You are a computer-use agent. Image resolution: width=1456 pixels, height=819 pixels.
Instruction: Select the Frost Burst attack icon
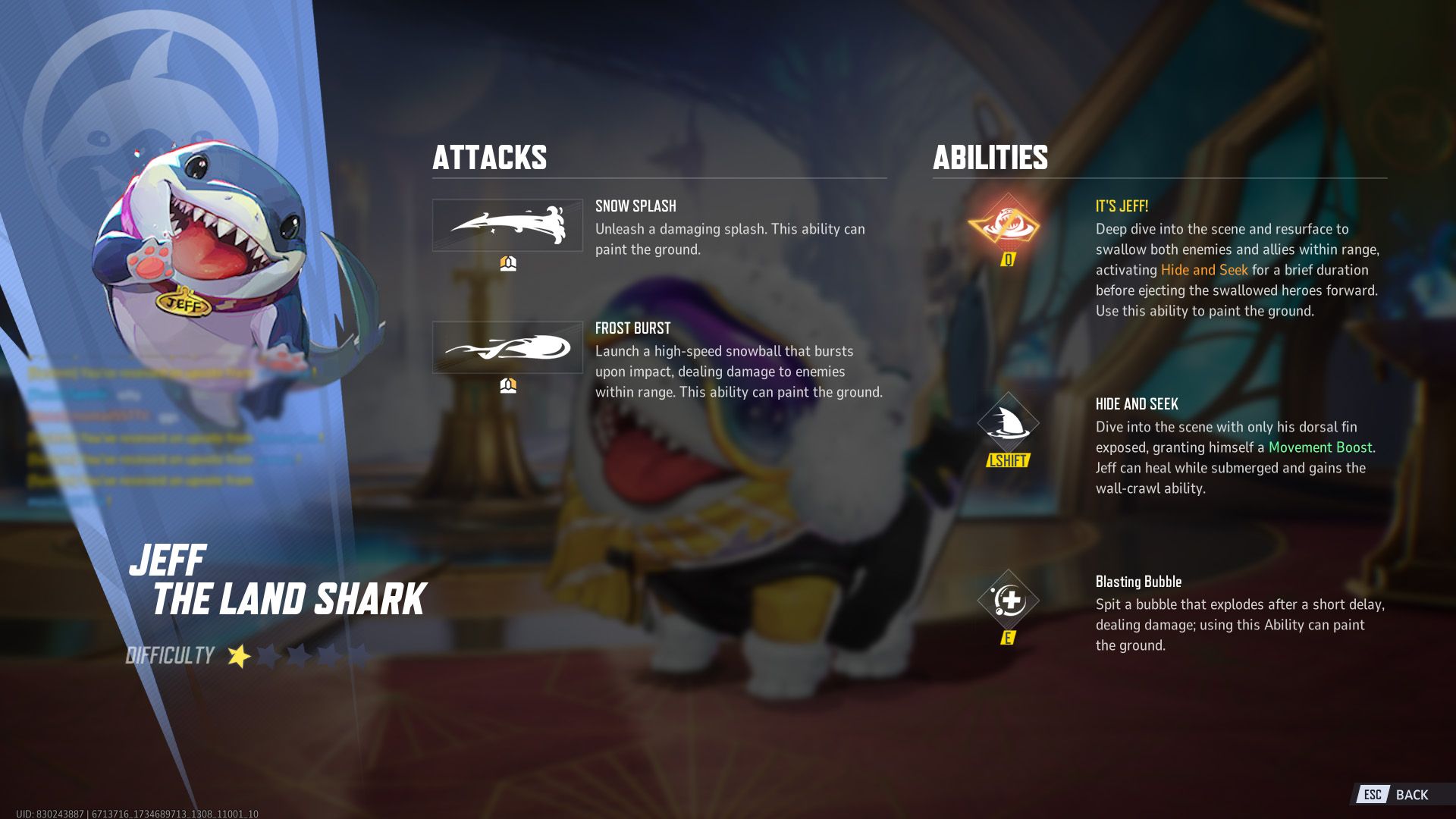(508, 349)
